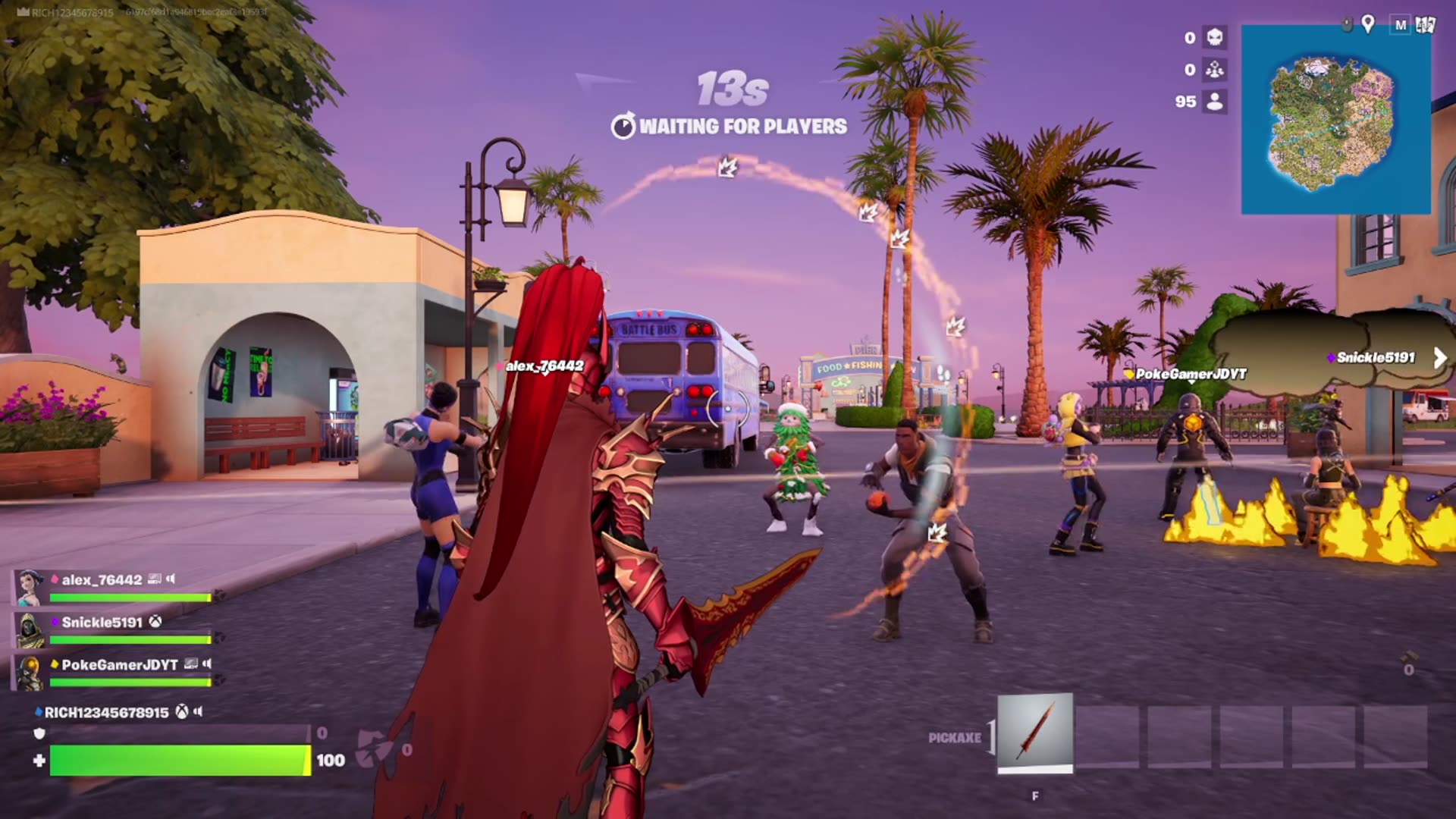Click the health cross icon beside the green bar
The image size is (1456, 819).
41,759
